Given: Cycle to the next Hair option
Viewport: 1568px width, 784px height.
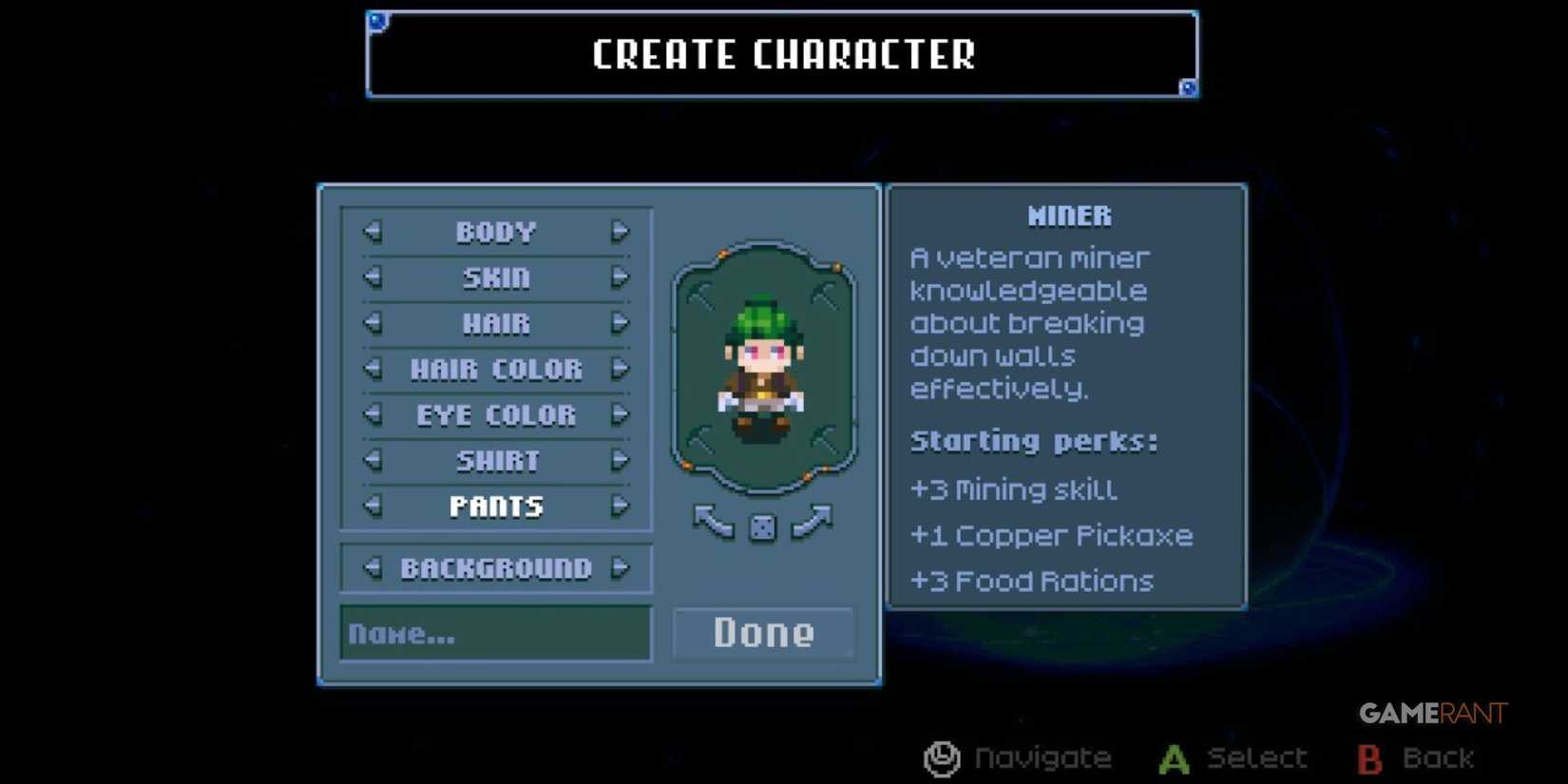Looking at the screenshot, I should (621, 324).
